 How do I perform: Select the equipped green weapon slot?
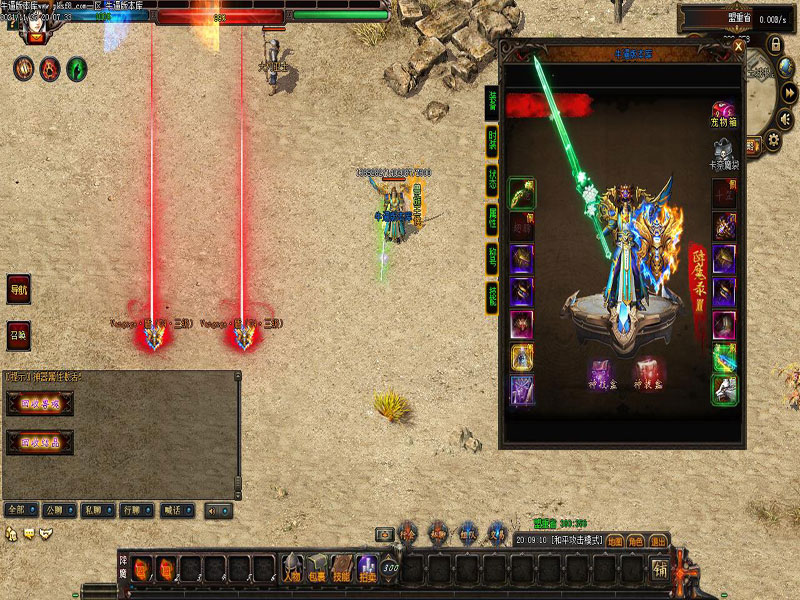coord(522,192)
